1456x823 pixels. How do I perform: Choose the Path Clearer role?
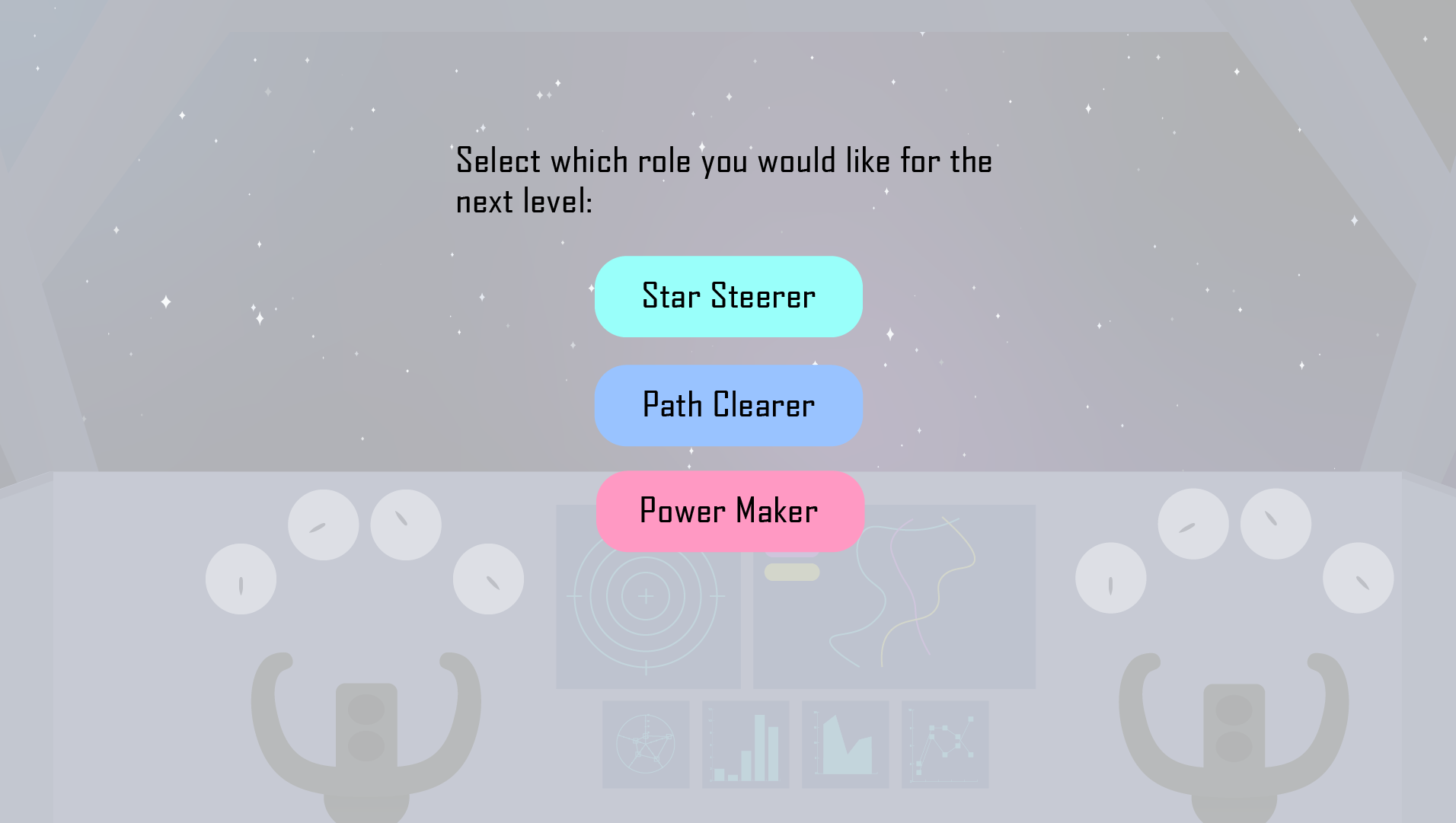point(728,405)
